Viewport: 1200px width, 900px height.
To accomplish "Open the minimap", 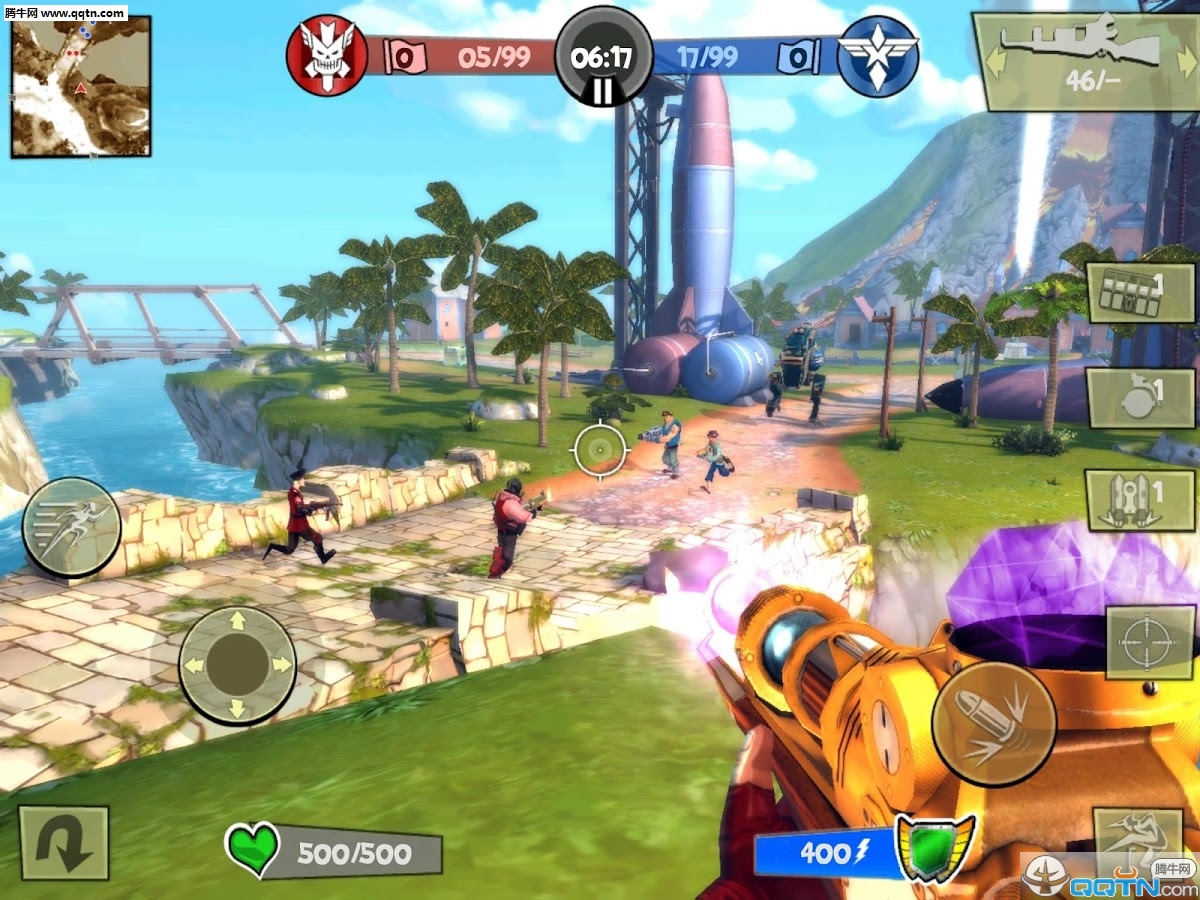I will (x=81, y=86).
